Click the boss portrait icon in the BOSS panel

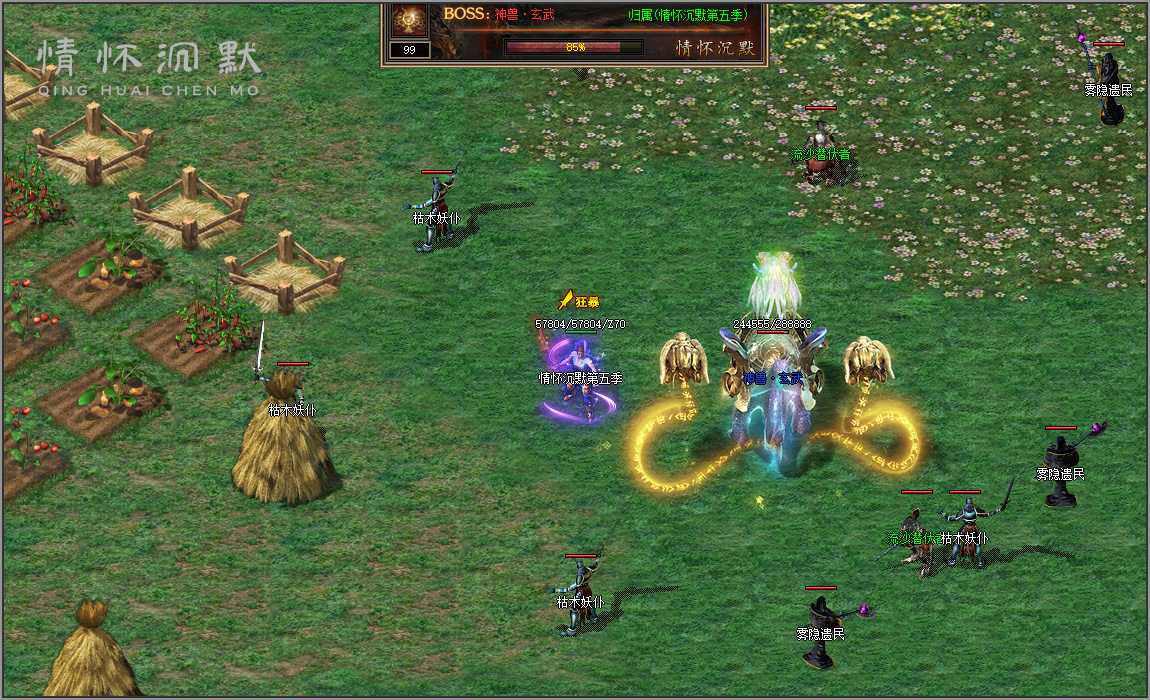409,20
